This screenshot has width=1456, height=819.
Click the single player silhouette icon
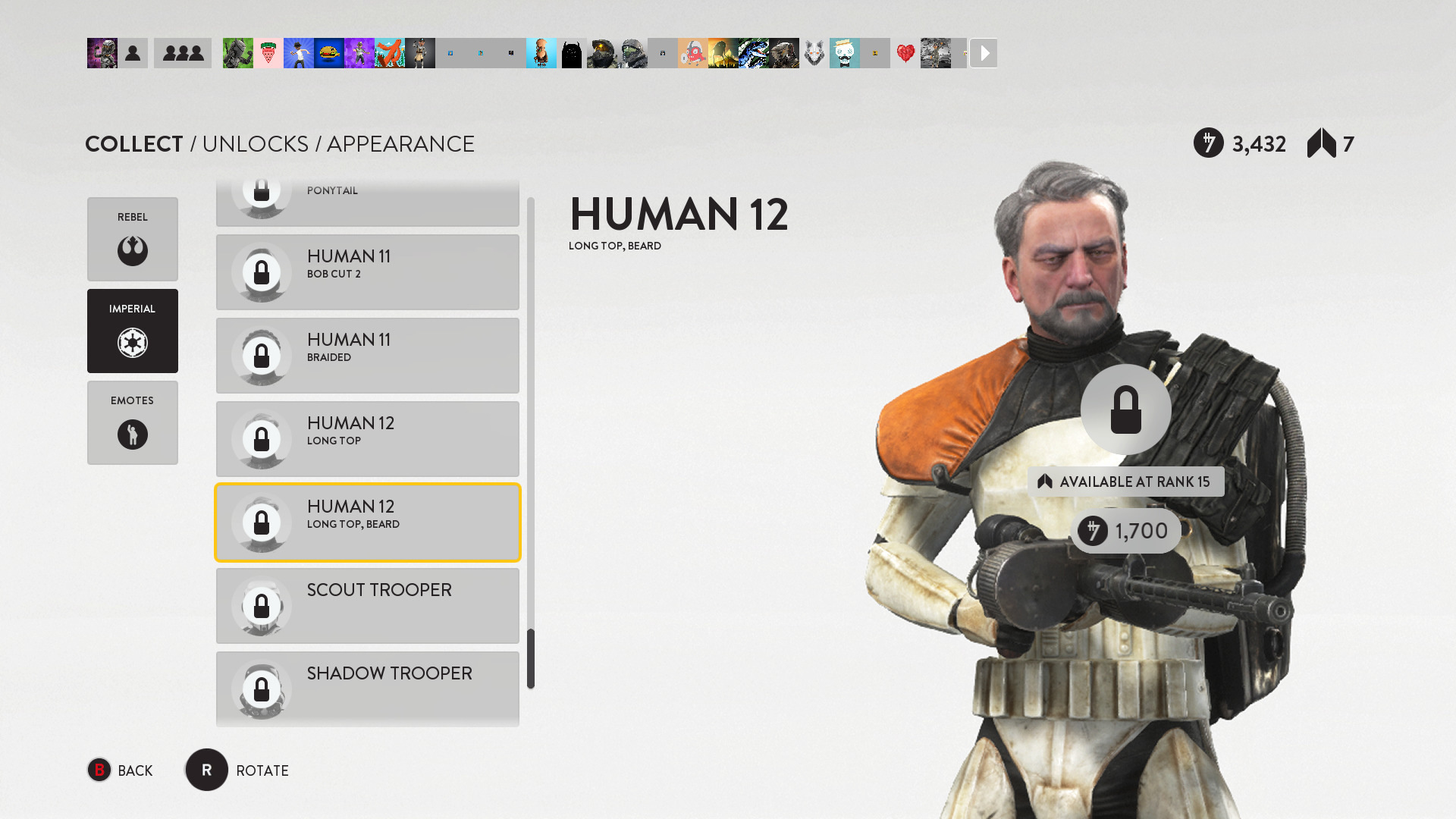(x=133, y=53)
